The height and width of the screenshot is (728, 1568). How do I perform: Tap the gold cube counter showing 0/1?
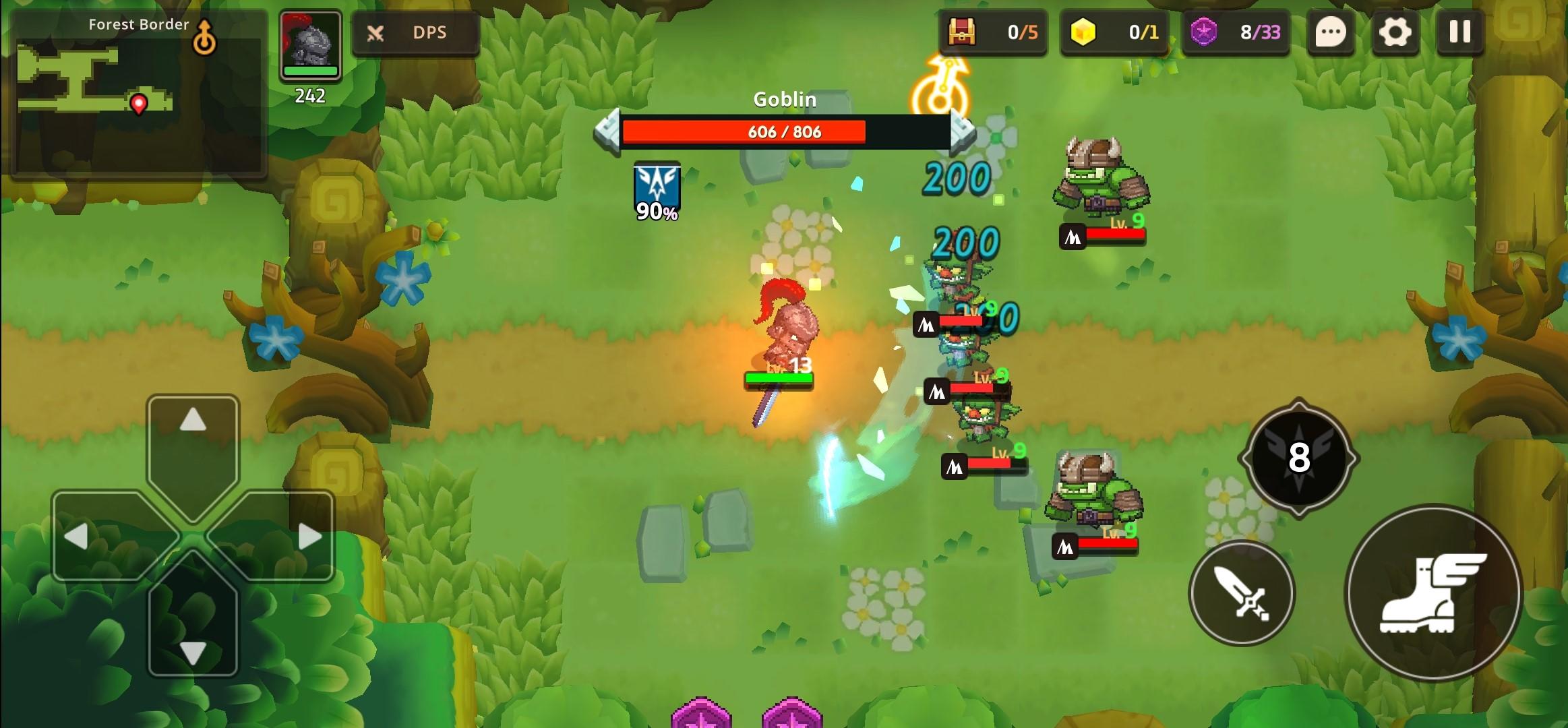point(1113,32)
